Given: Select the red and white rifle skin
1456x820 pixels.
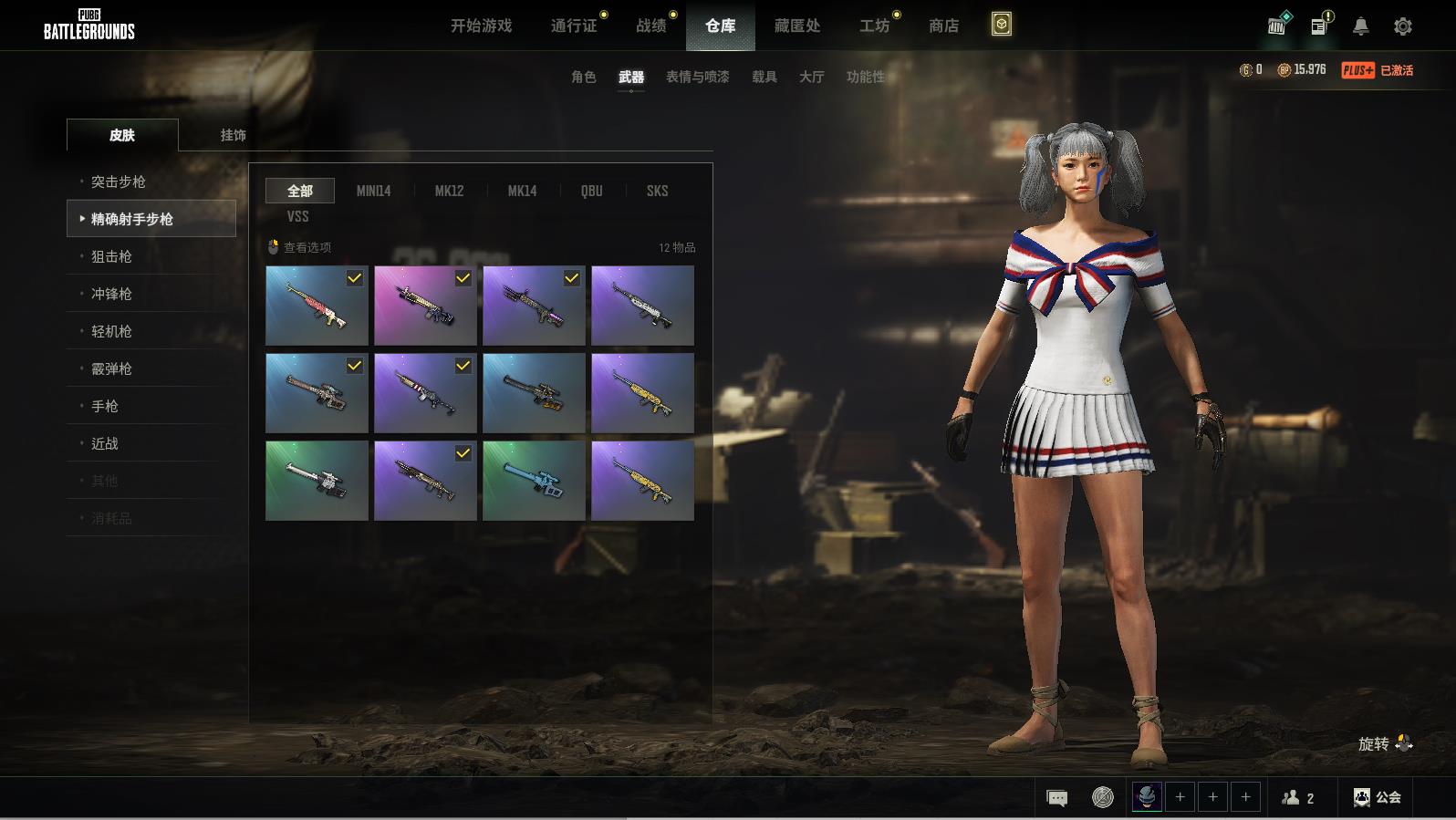Looking at the screenshot, I should (317, 306).
